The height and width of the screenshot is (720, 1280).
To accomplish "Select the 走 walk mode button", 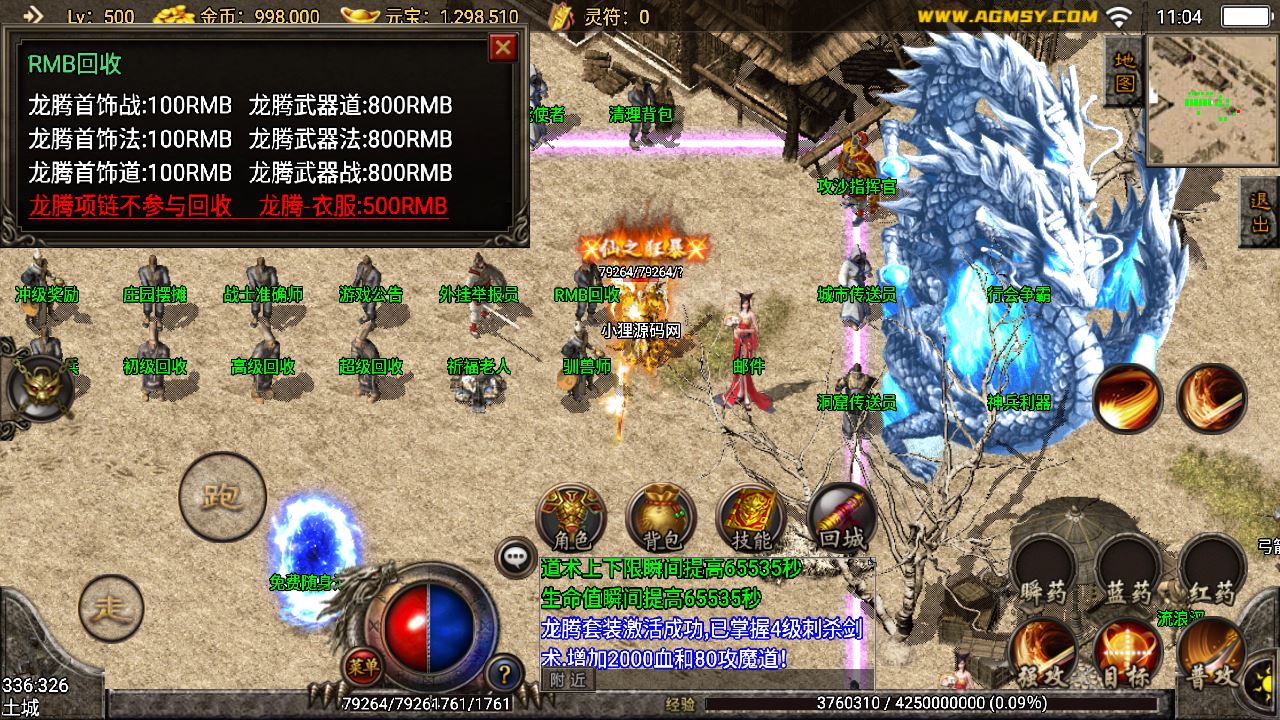I will 111,608.
